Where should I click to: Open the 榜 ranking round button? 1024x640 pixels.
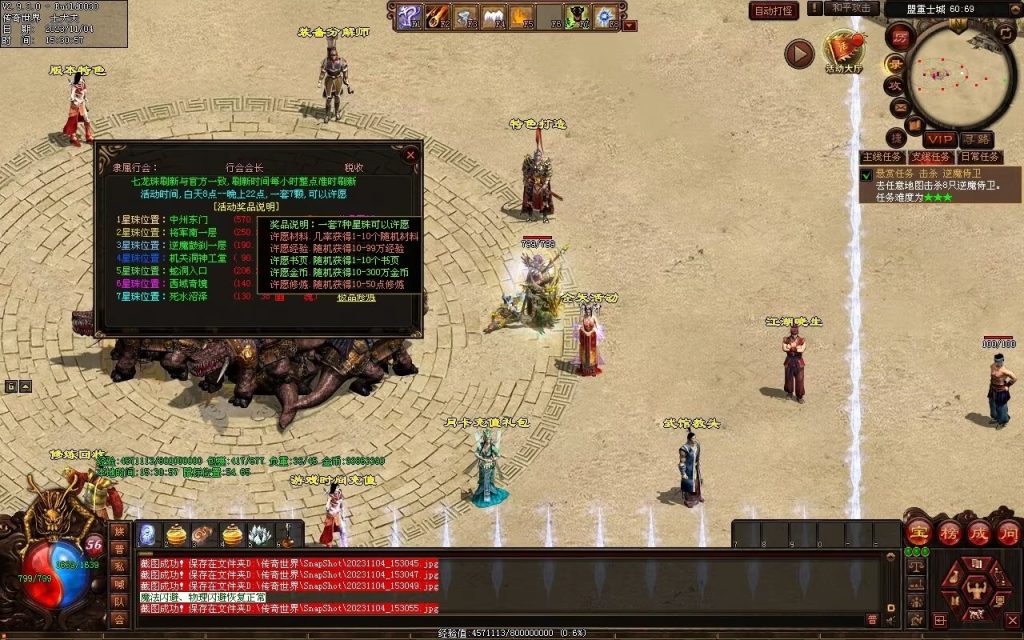pos(948,531)
